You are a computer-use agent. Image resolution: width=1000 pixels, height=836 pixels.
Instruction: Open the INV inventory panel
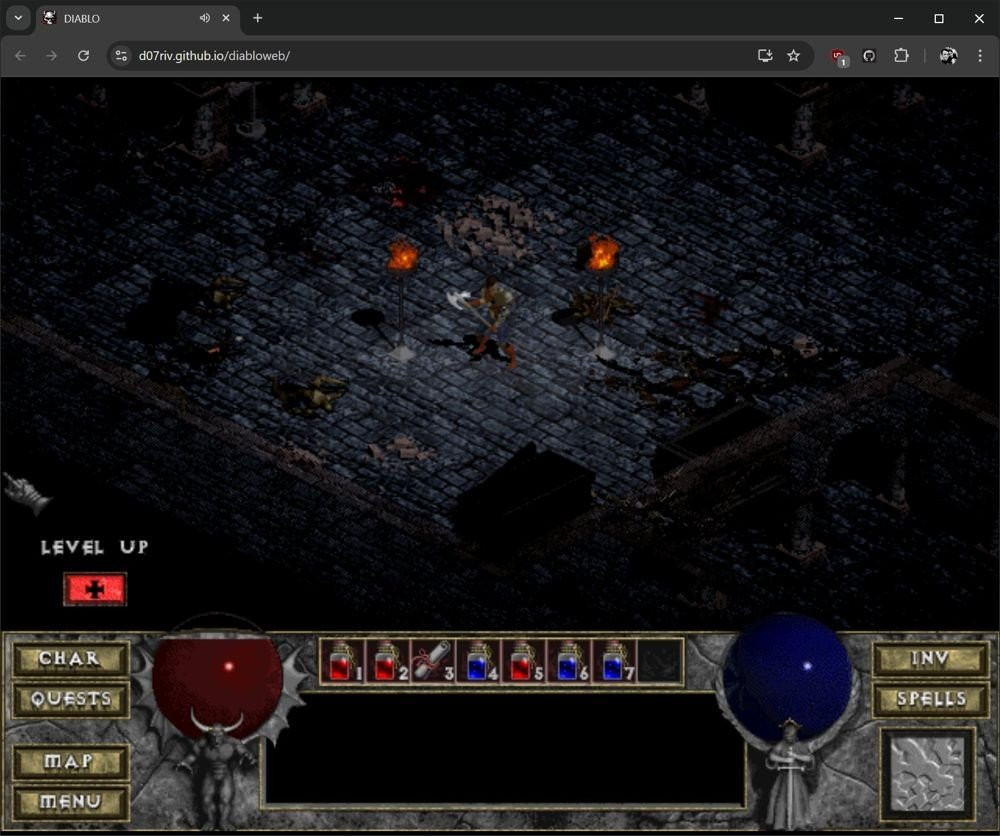[930, 659]
